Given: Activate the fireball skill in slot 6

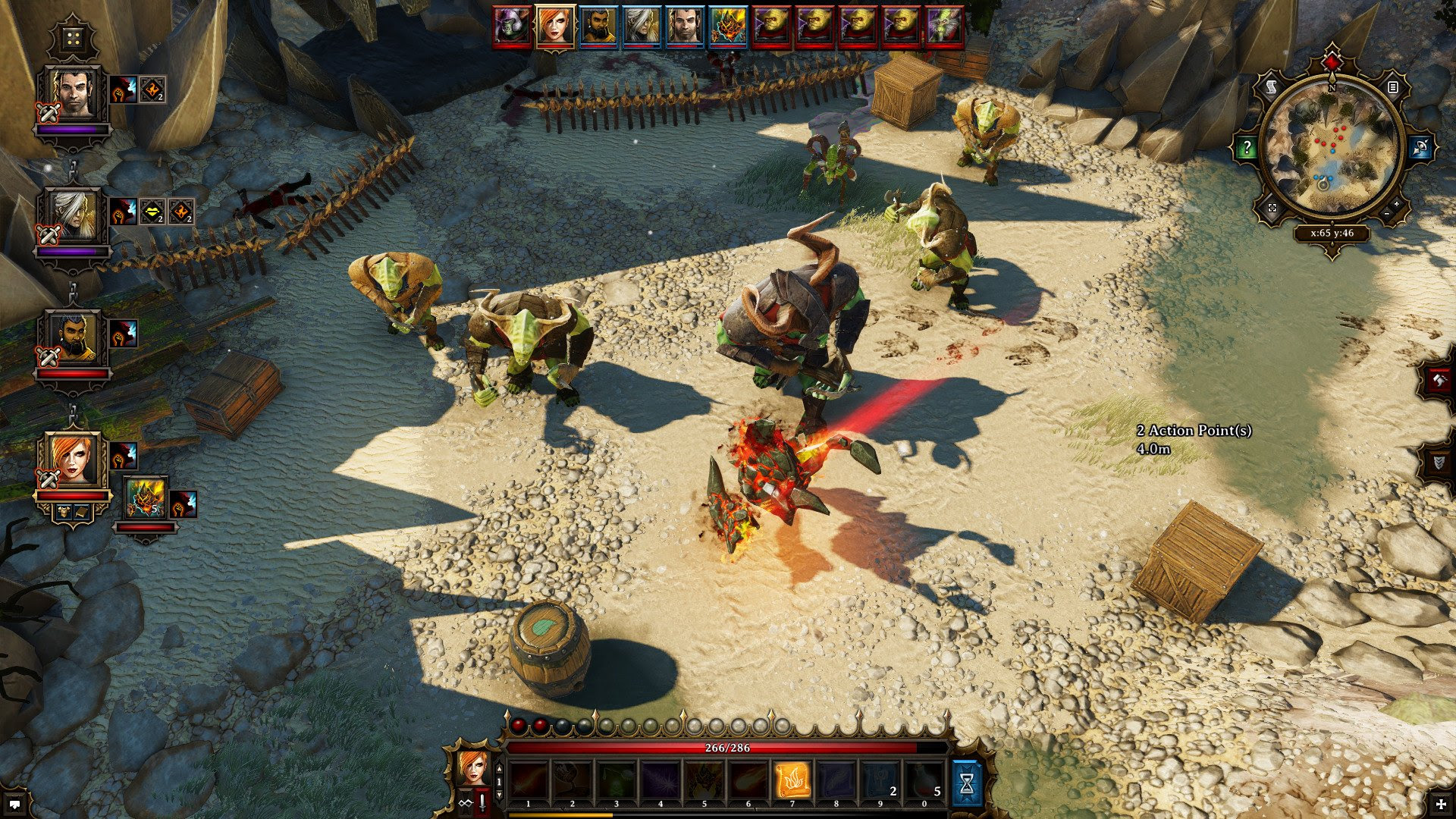Looking at the screenshot, I should [748, 781].
